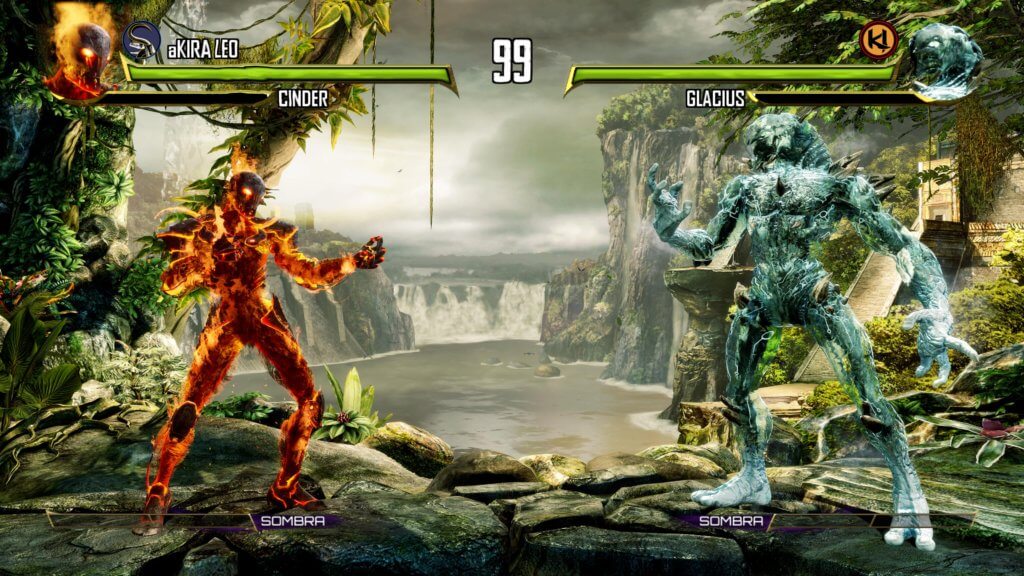1024x576 pixels.
Task: Click the orange KI emblem
Action: [x=879, y=40]
